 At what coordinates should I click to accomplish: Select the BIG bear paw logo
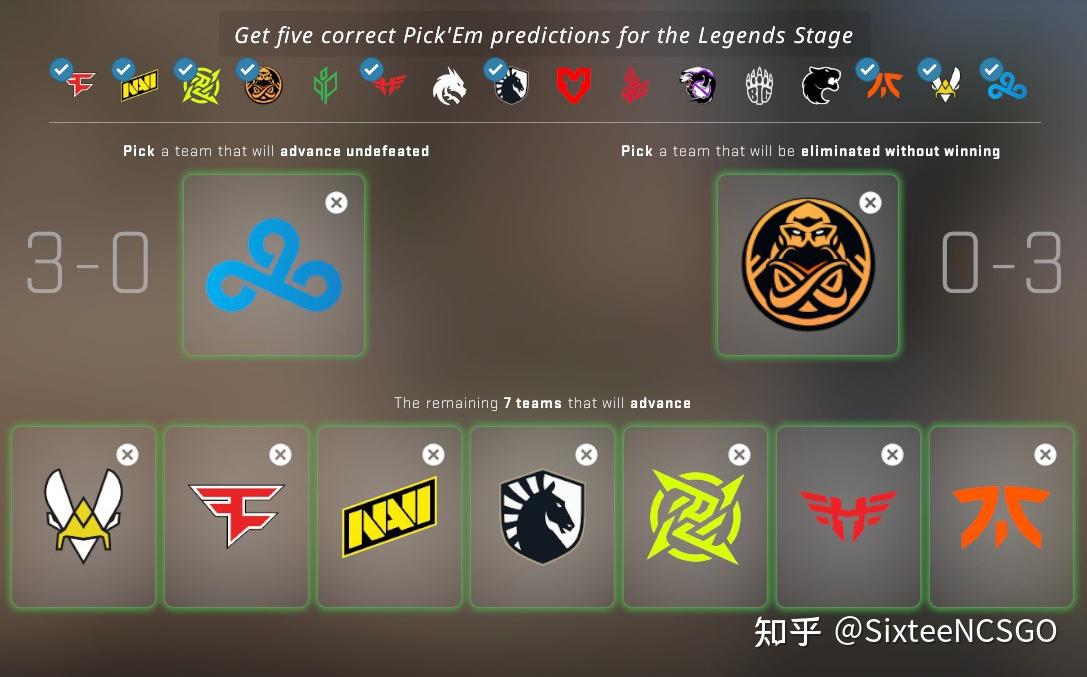pyautogui.click(x=760, y=86)
